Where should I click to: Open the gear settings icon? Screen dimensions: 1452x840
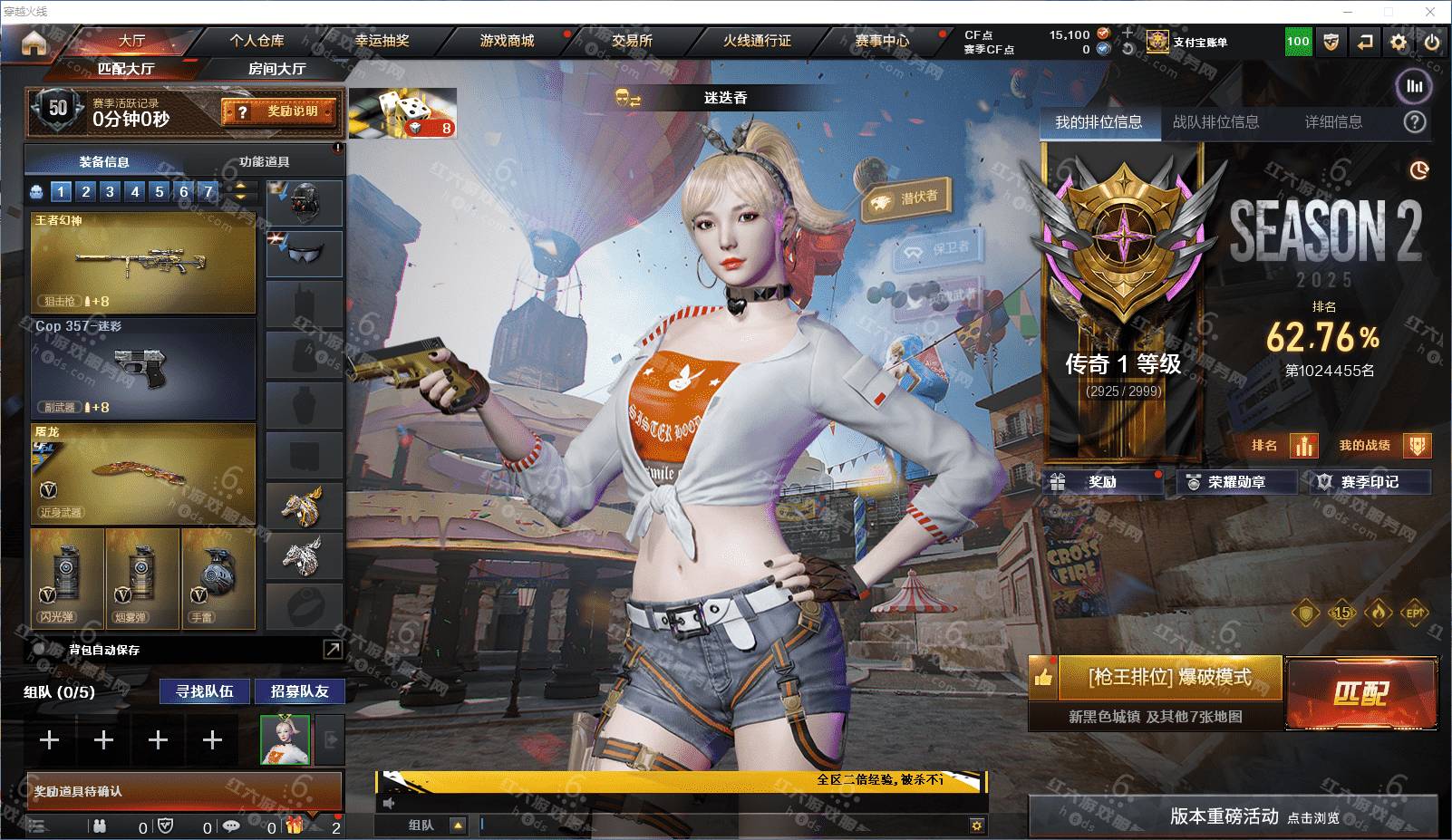[1399, 42]
